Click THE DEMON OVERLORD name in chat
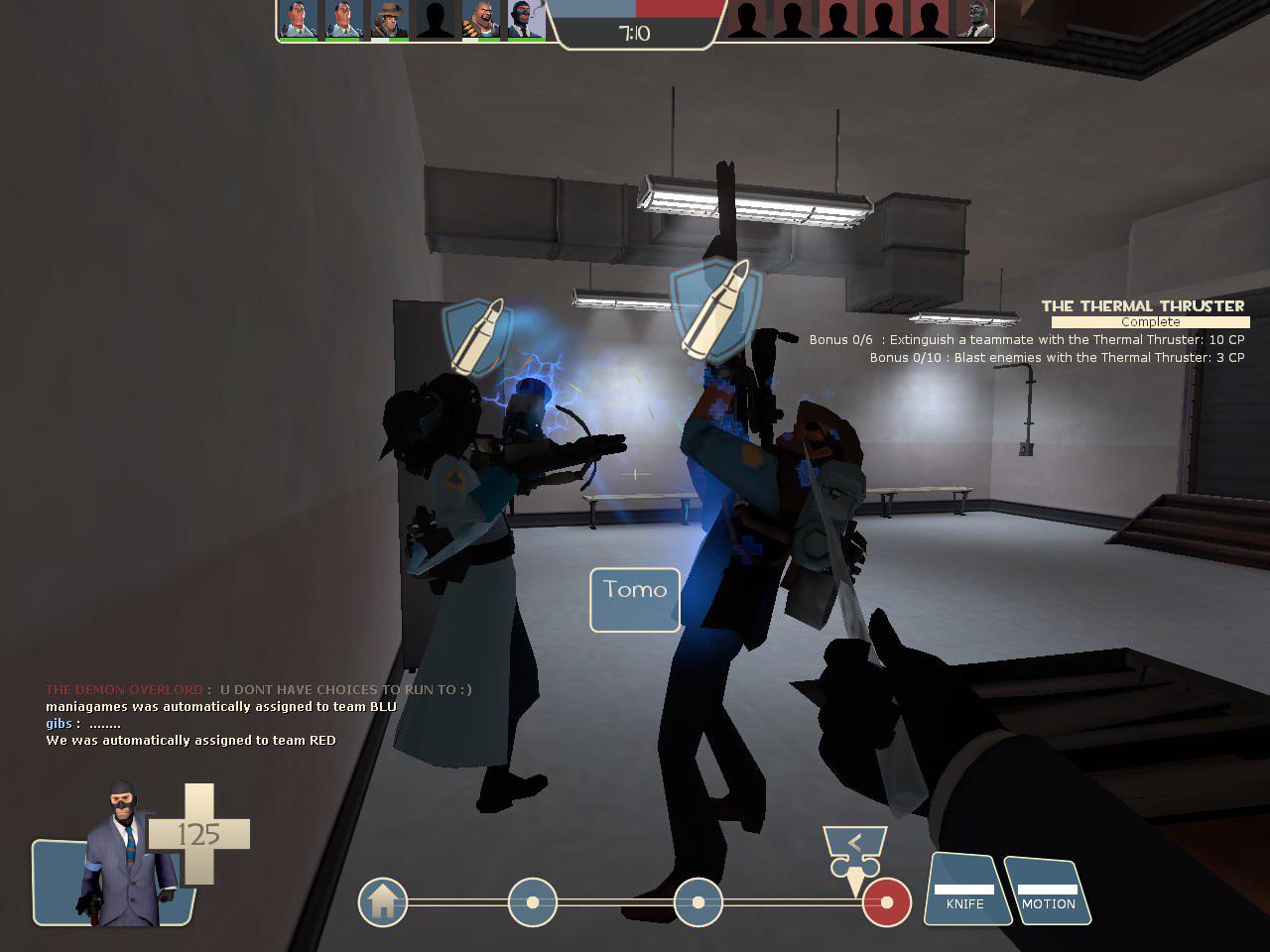Image resolution: width=1270 pixels, height=952 pixels. click(x=123, y=689)
